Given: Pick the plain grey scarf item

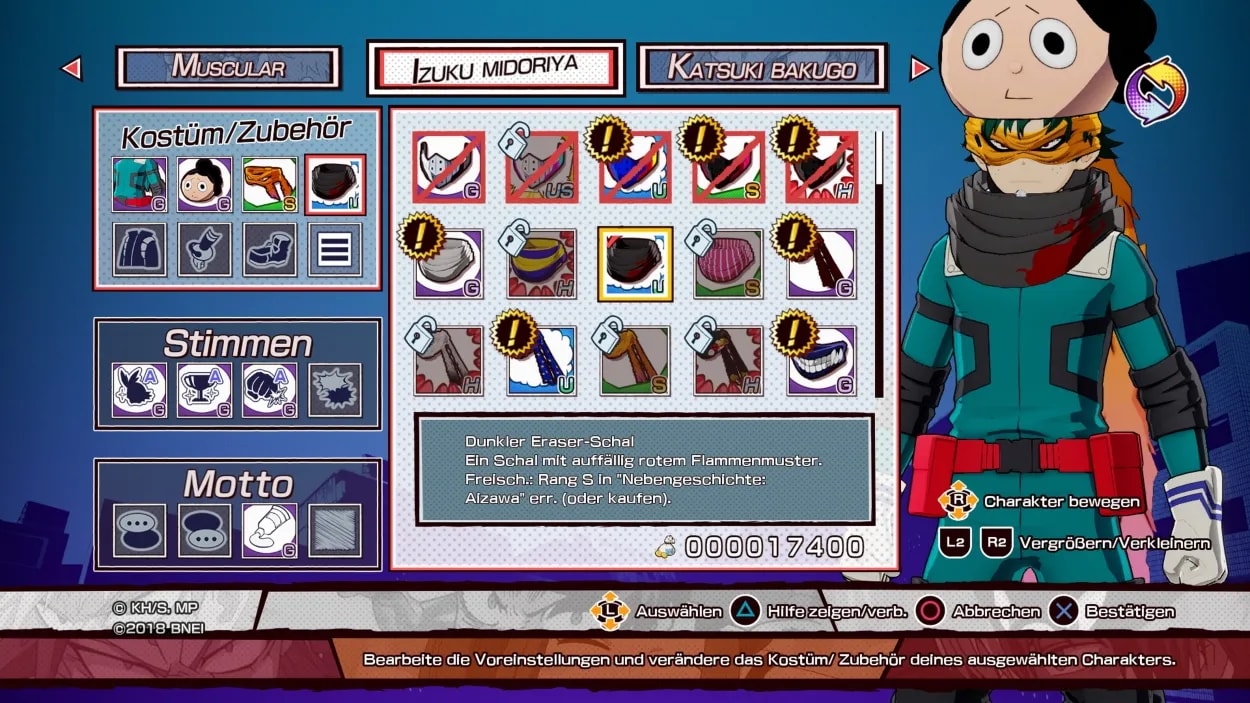Looking at the screenshot, I should pos(448,264).
